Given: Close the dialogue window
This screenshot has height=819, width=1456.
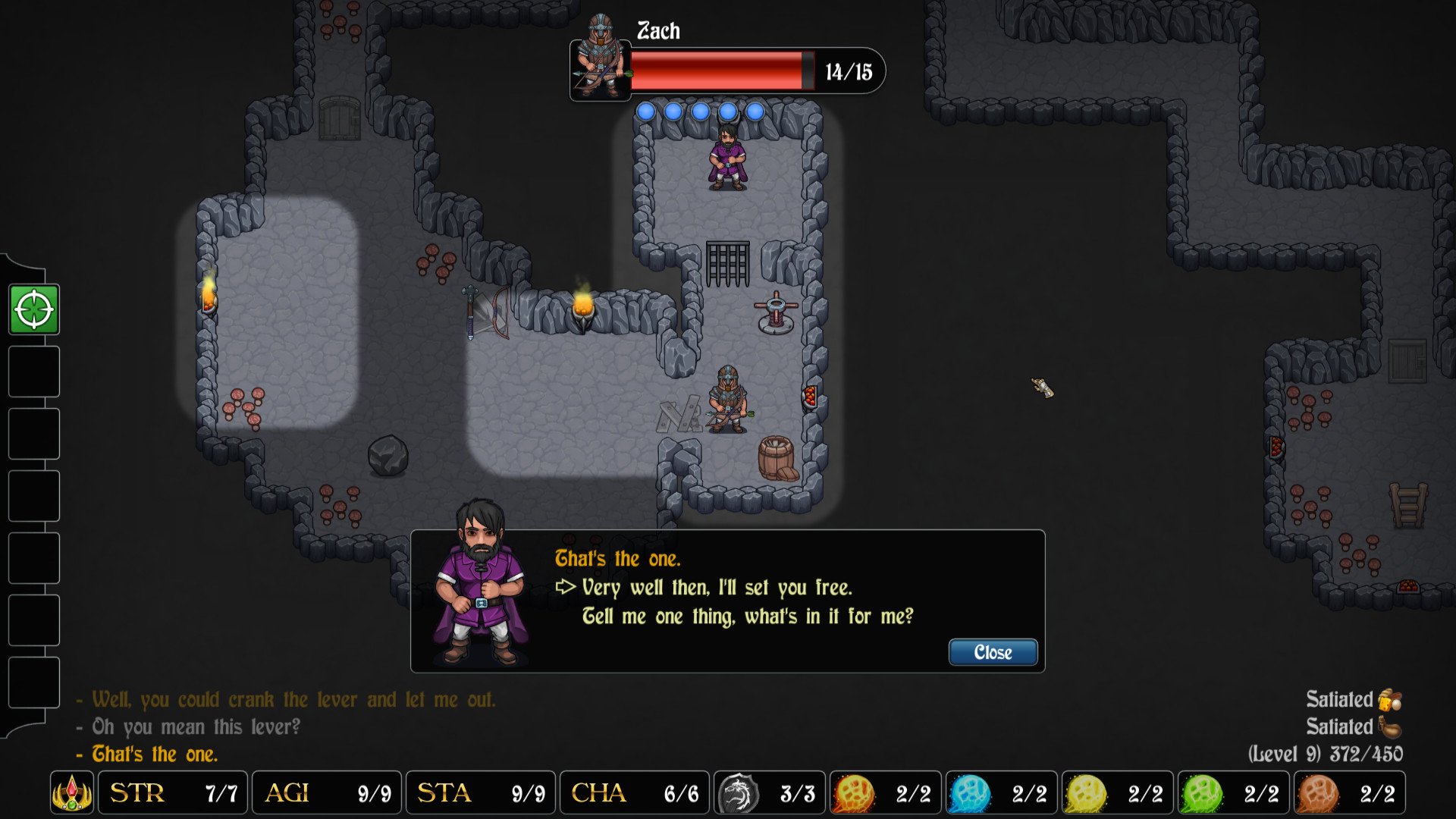Looking at the screenshot, I should coord(993,652).
